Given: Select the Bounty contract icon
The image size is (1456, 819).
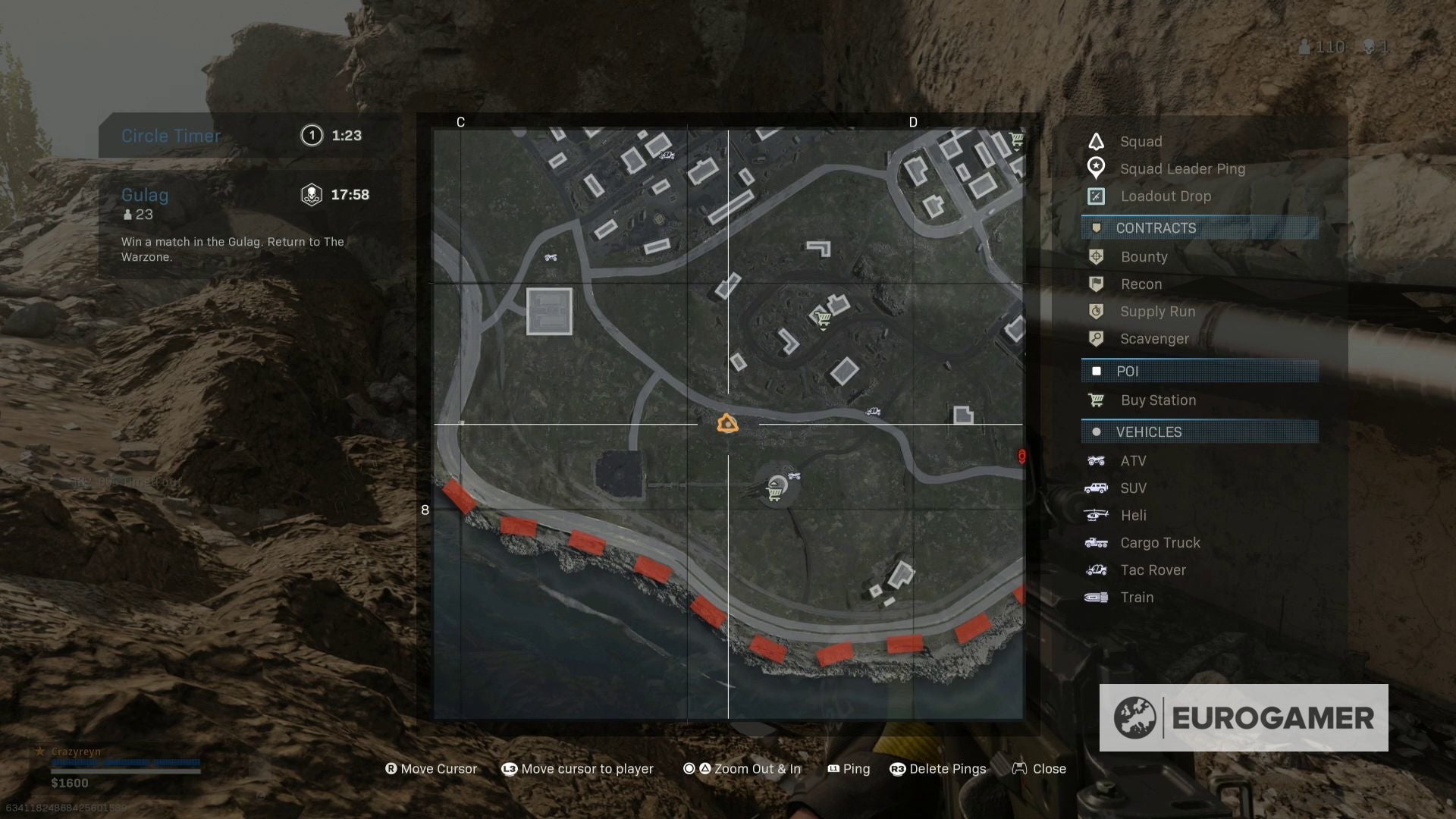Looking at the screenshot, I should tap(1097, 257).
